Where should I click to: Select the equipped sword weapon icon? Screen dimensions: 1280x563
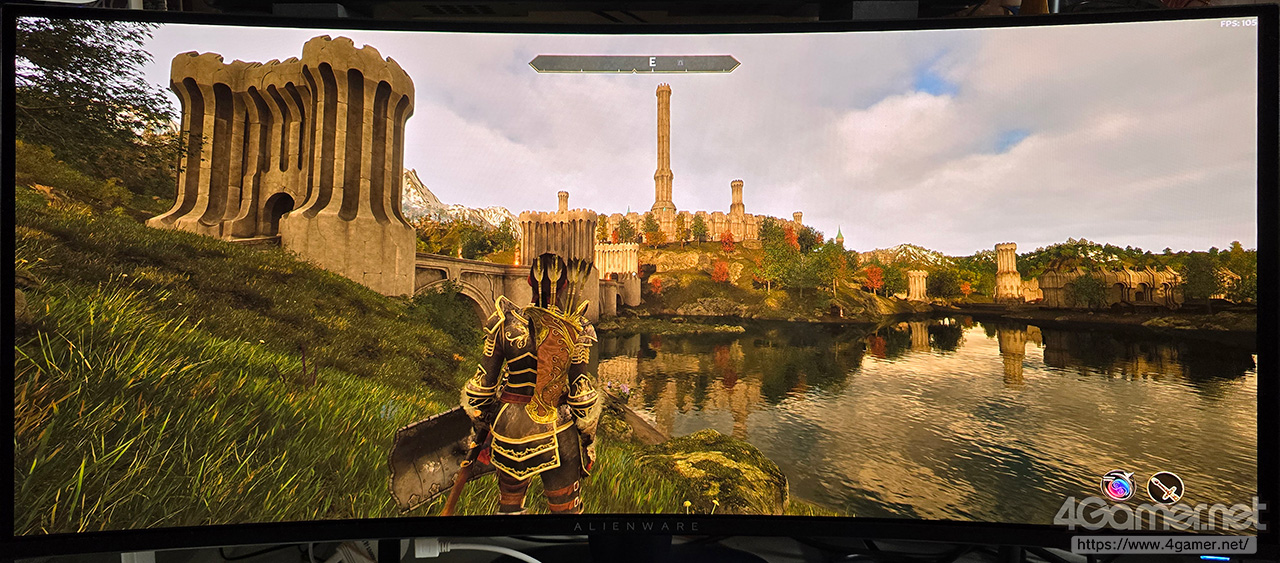[1165, 487]
